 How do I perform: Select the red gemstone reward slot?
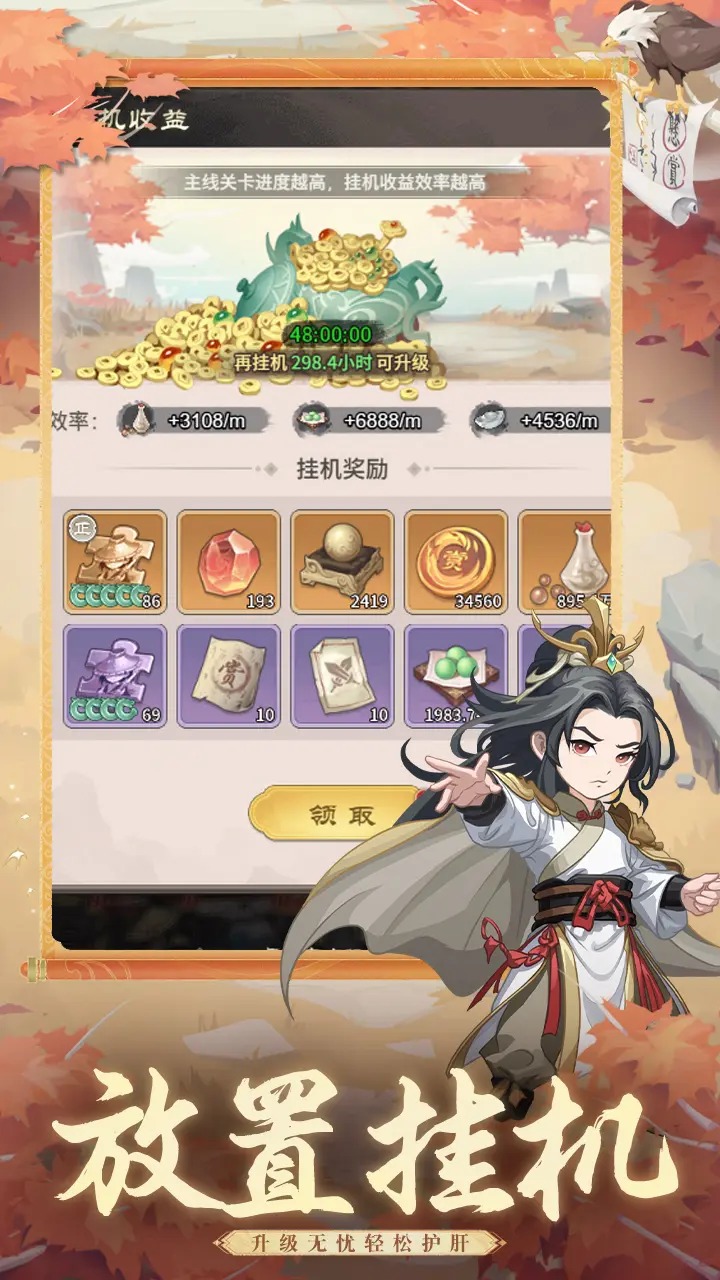(x=229, y=561)
